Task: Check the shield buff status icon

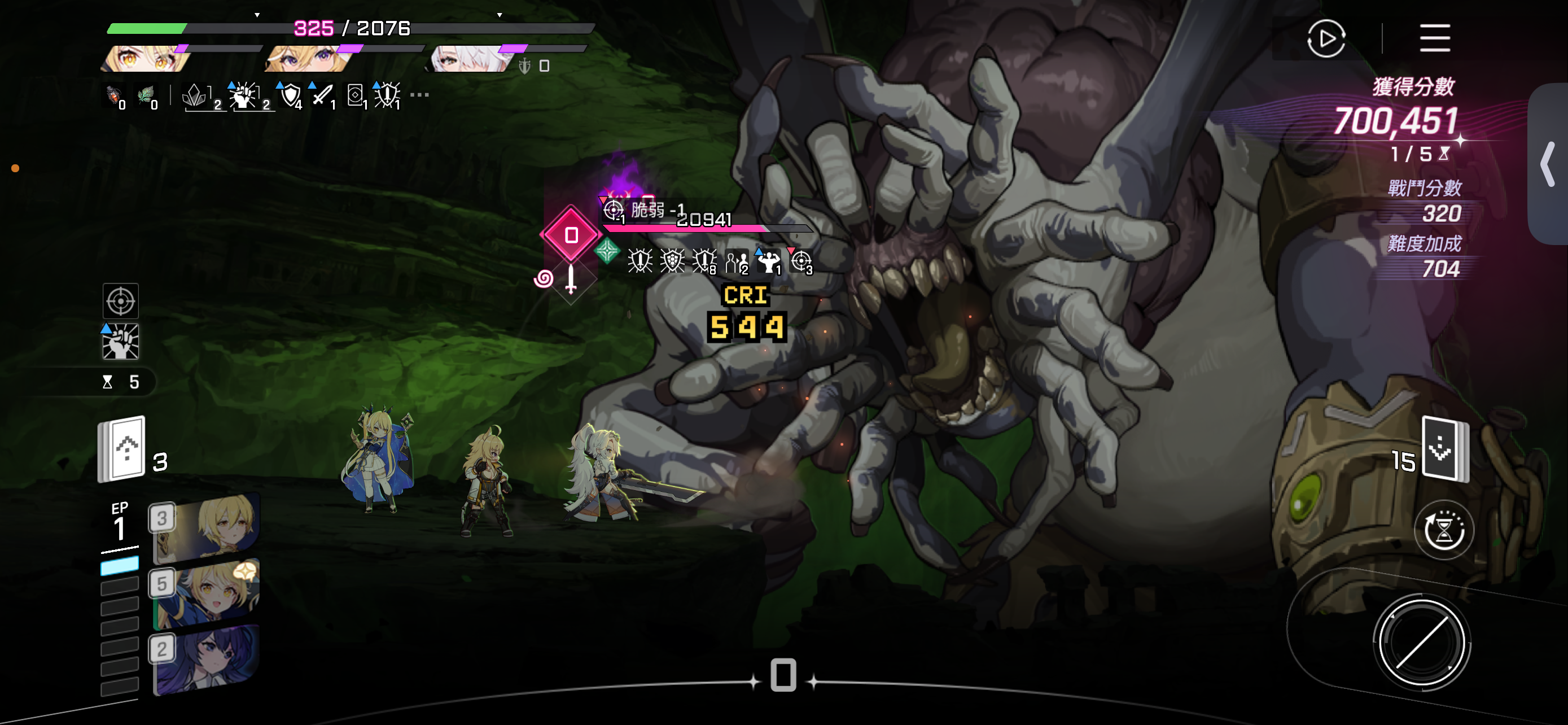Action: click(290, 95)
